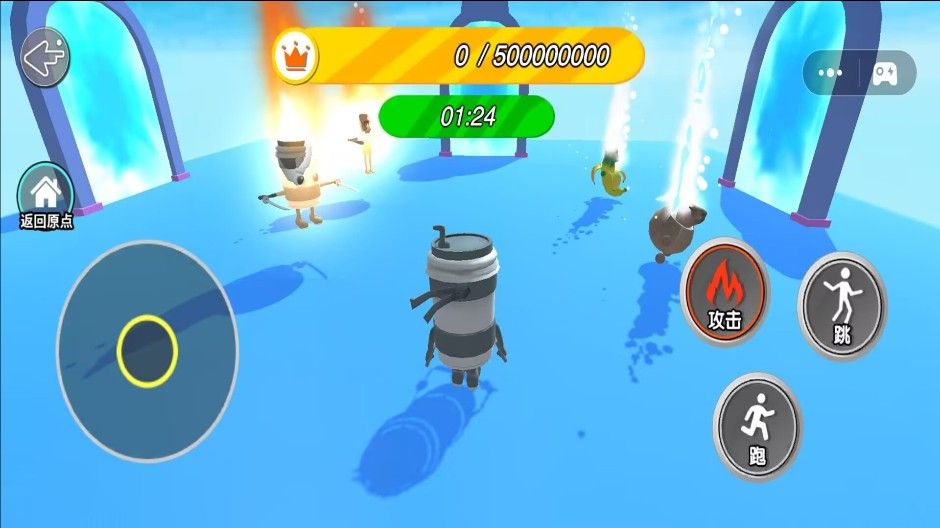
Task: Return to origin with the home button
Action: pyautogui.click(x=46, y=191)
